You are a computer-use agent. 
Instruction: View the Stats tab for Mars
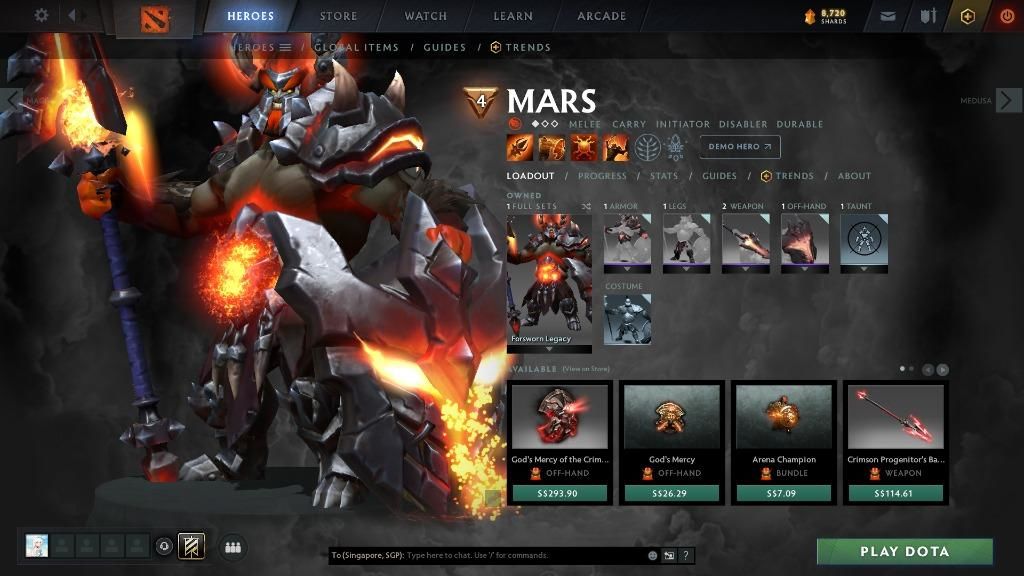(x=663, y=176)
